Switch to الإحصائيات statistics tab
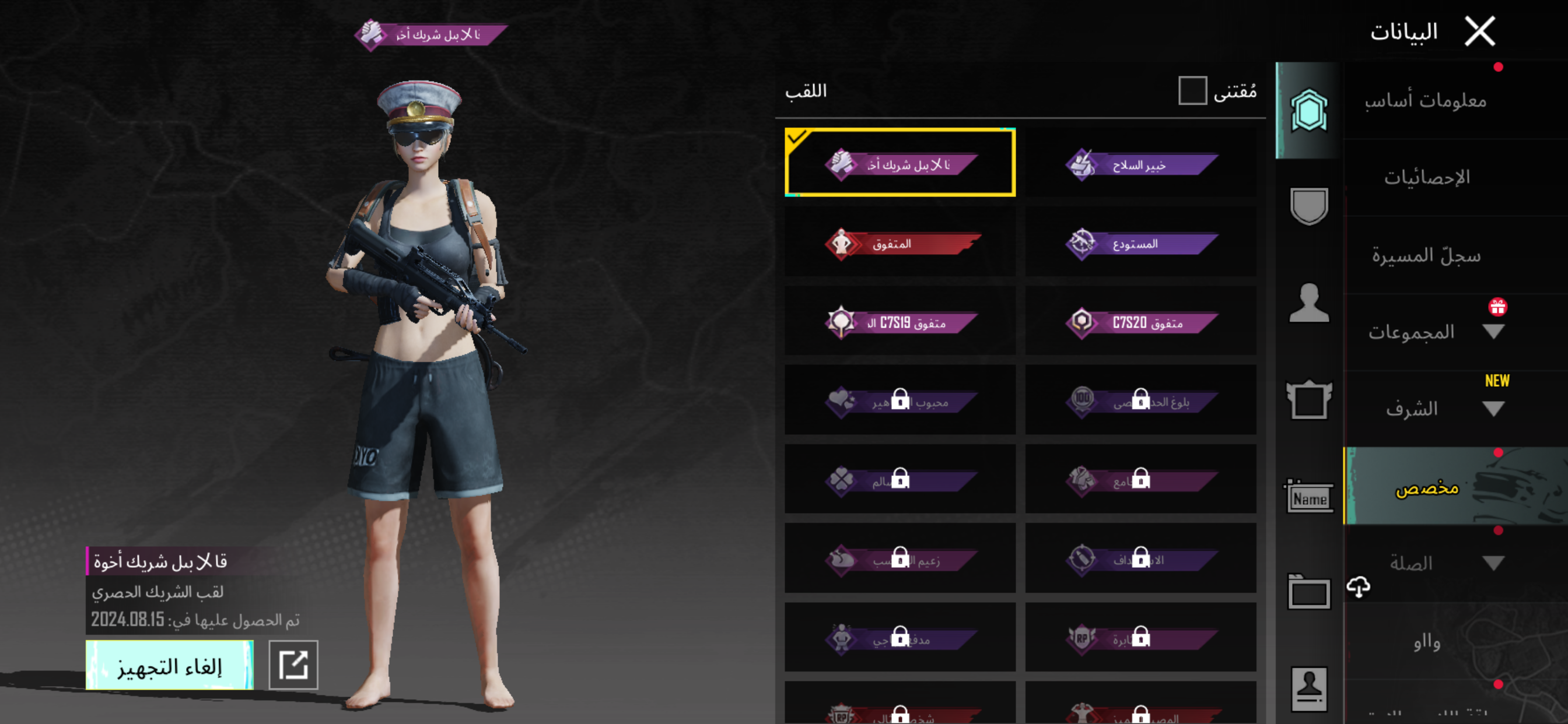The image size is (1568, 724). pos(1426,178)
